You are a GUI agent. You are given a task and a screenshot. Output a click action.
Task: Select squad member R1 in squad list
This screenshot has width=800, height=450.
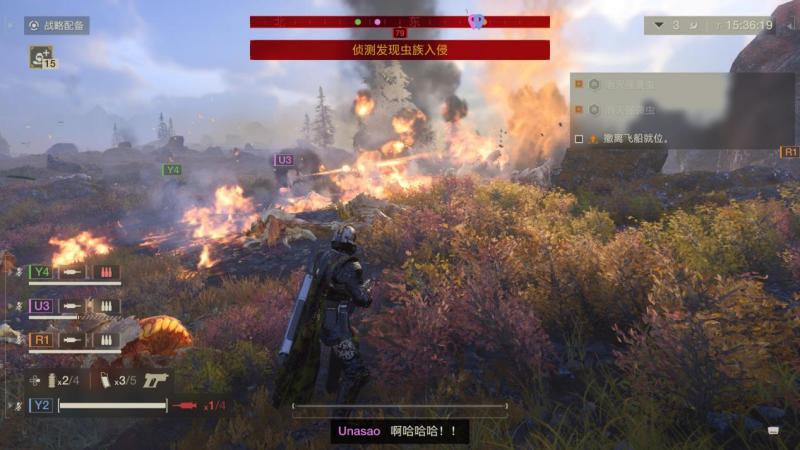[41, 340]
